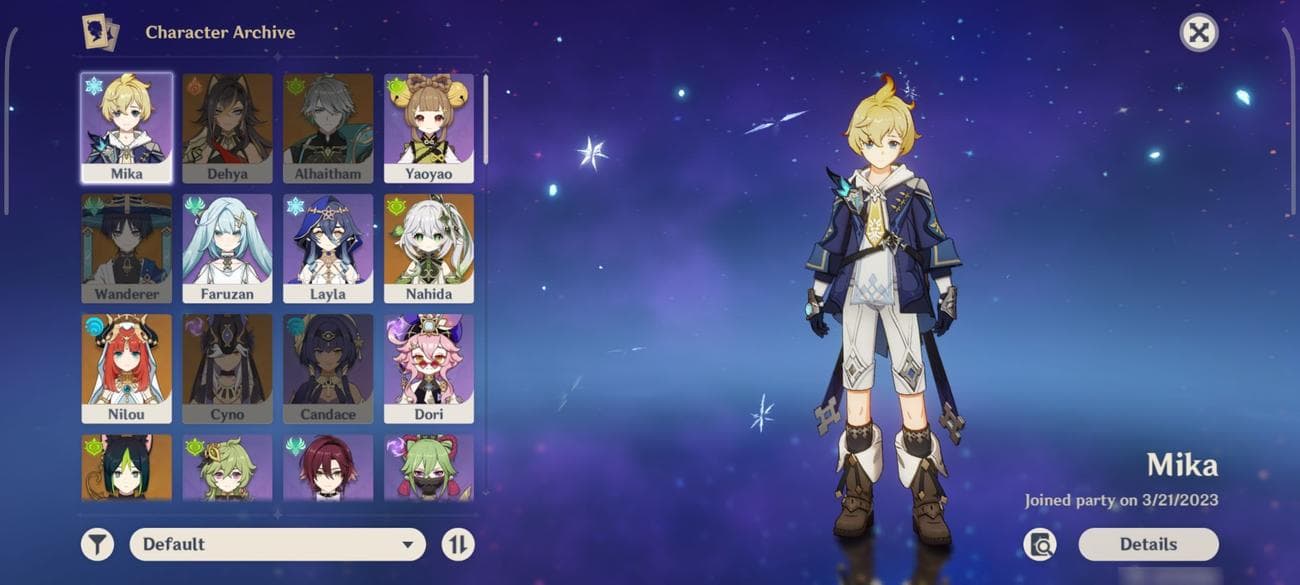
Task: Click the magnifier preview icon beside Details
Action: coord(1040,544)
